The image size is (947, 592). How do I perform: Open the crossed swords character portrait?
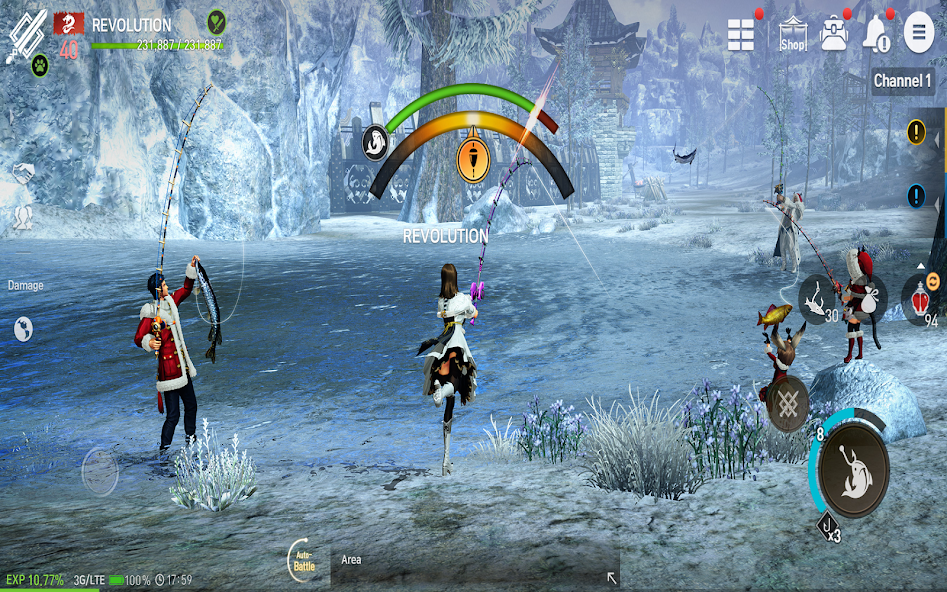tap(23, 35)
